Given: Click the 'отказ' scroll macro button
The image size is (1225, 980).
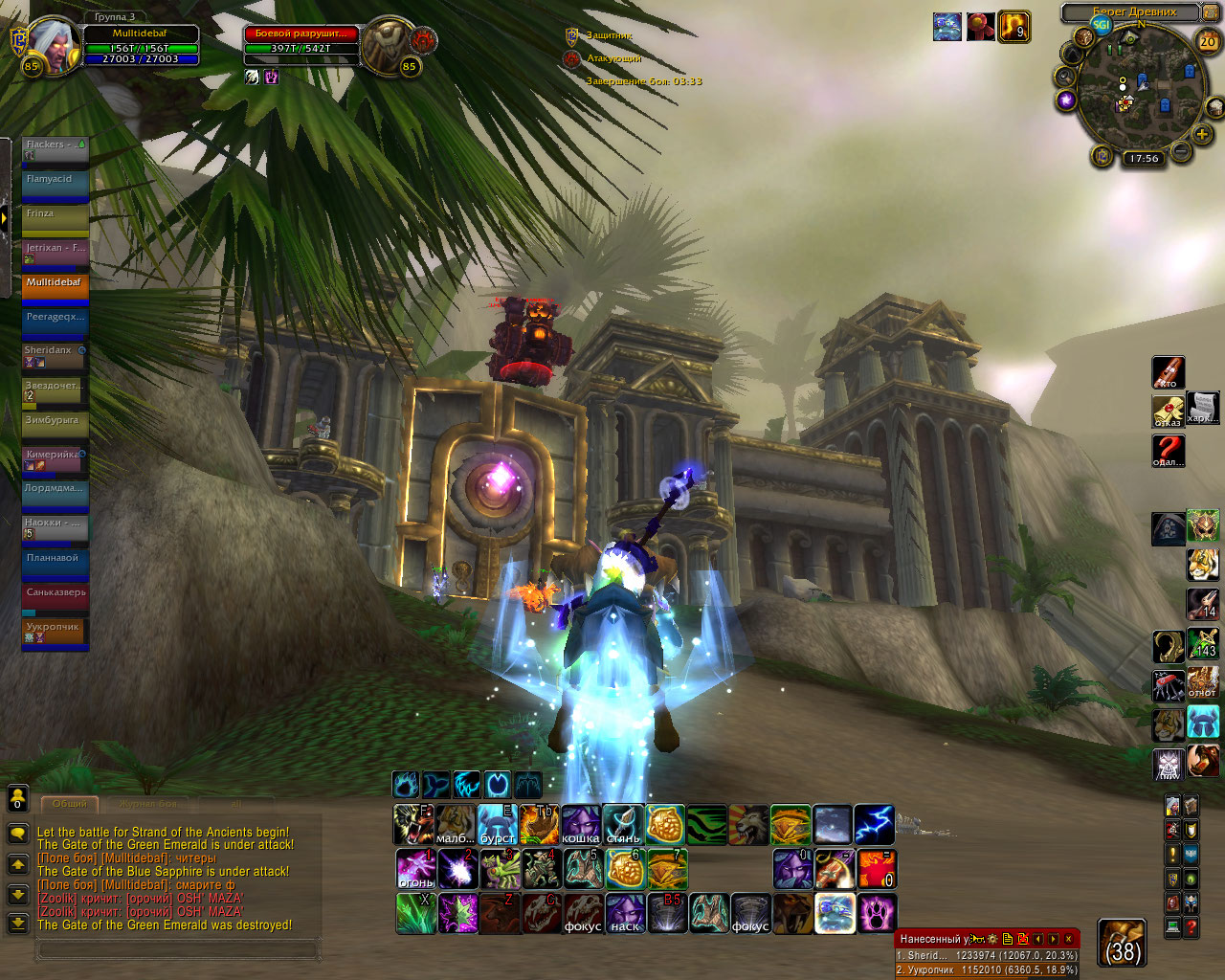Looking at the screenshot, I should click(1168, 412).
